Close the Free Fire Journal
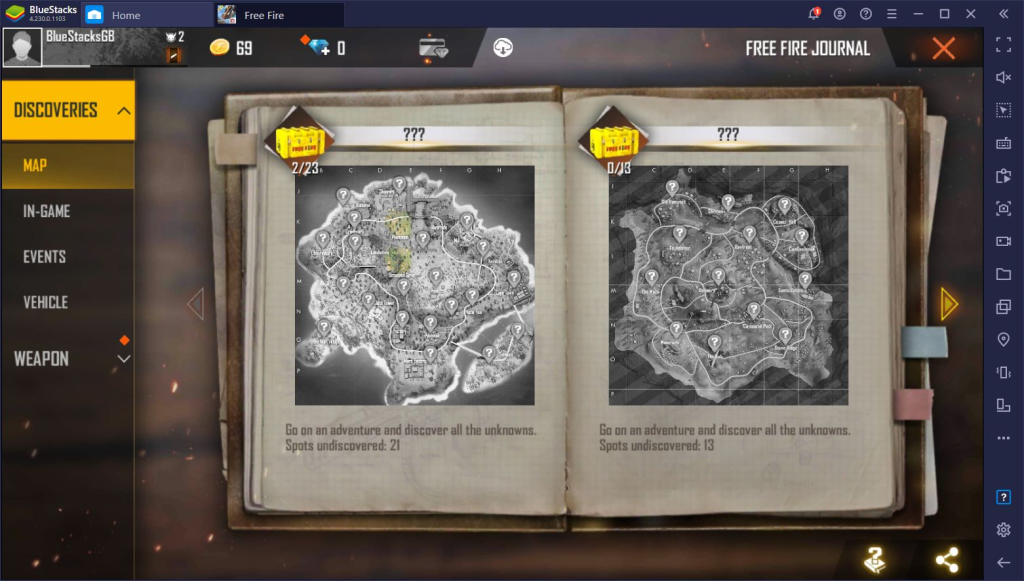Viewport: 1024px width, 581px height. pos(942,48)
